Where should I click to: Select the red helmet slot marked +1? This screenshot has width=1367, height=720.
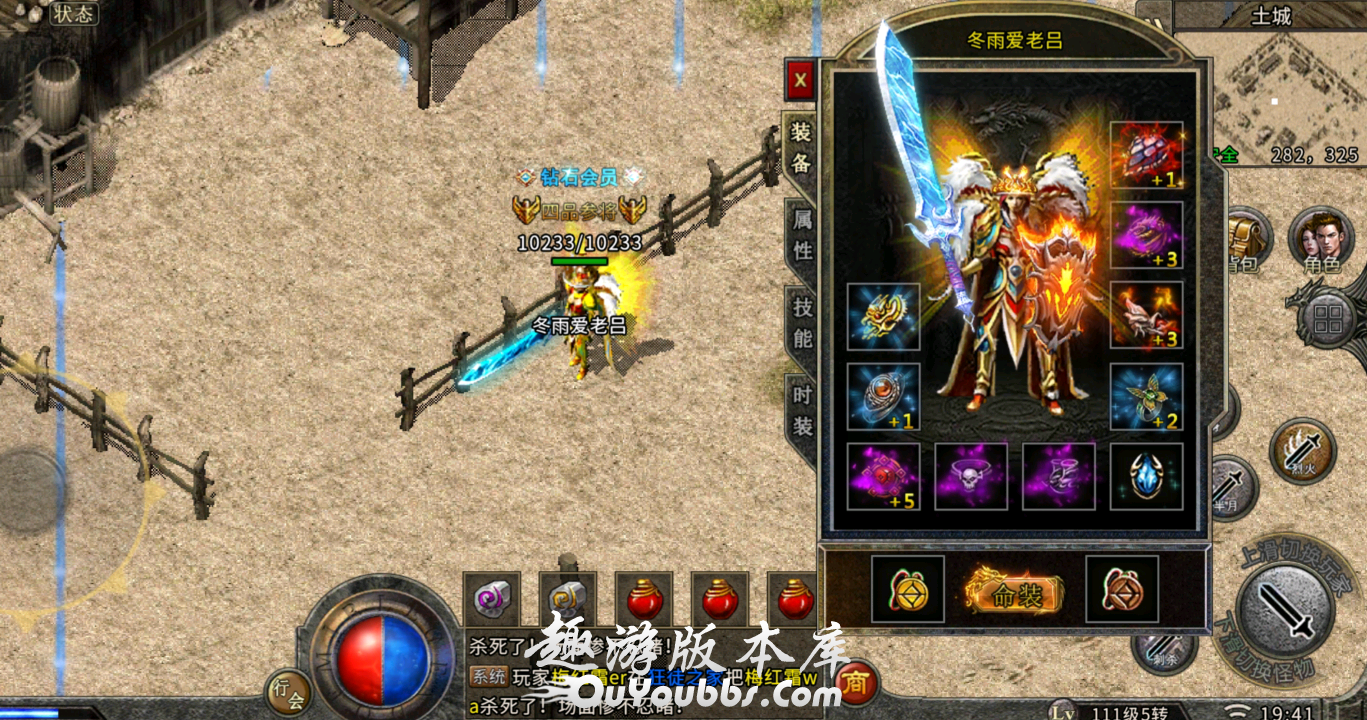point(1146,156)
